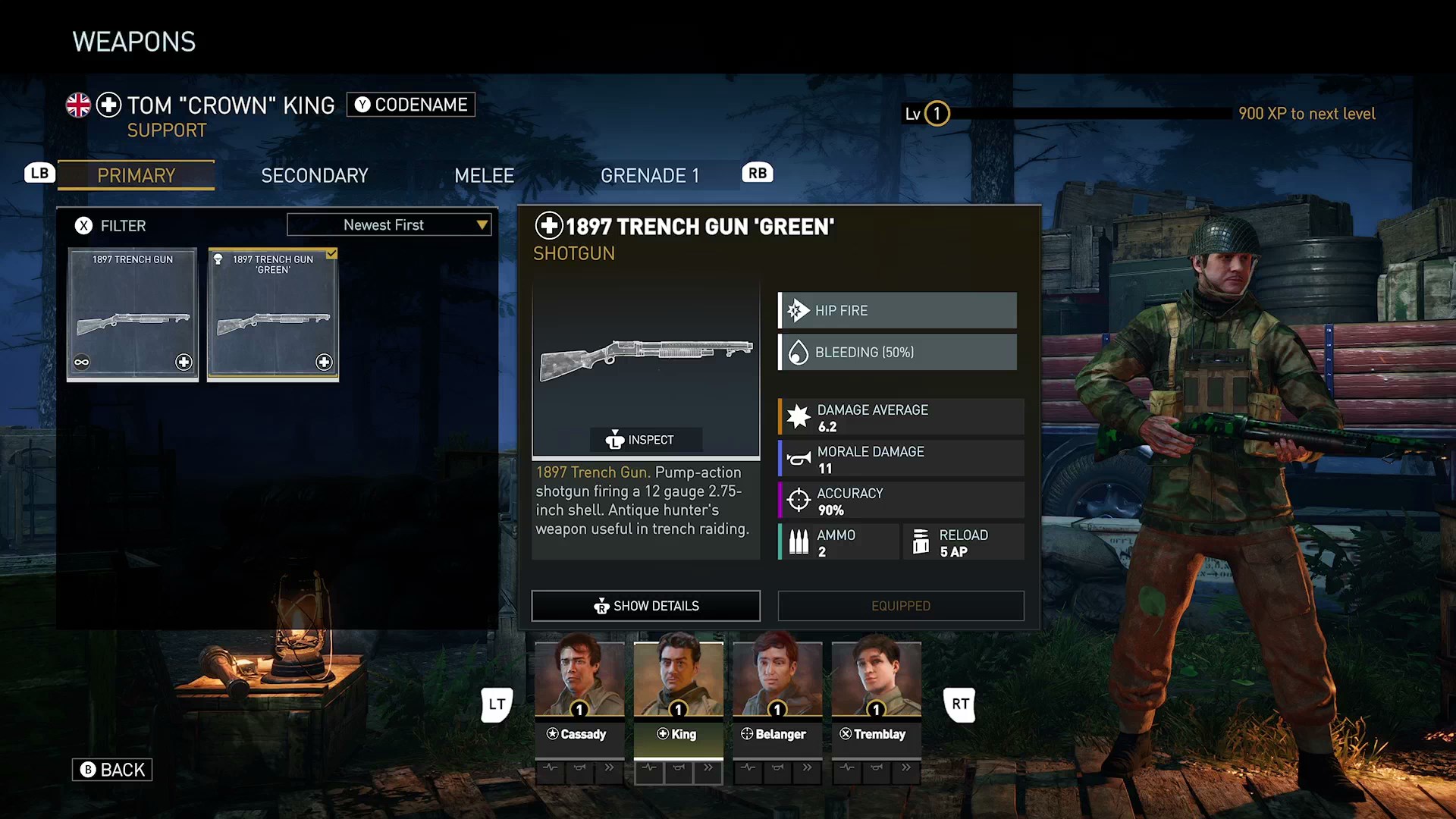Inspect the trench gun preview
Viewport: 1456px width, 819px height.
[x=646, y=440]
